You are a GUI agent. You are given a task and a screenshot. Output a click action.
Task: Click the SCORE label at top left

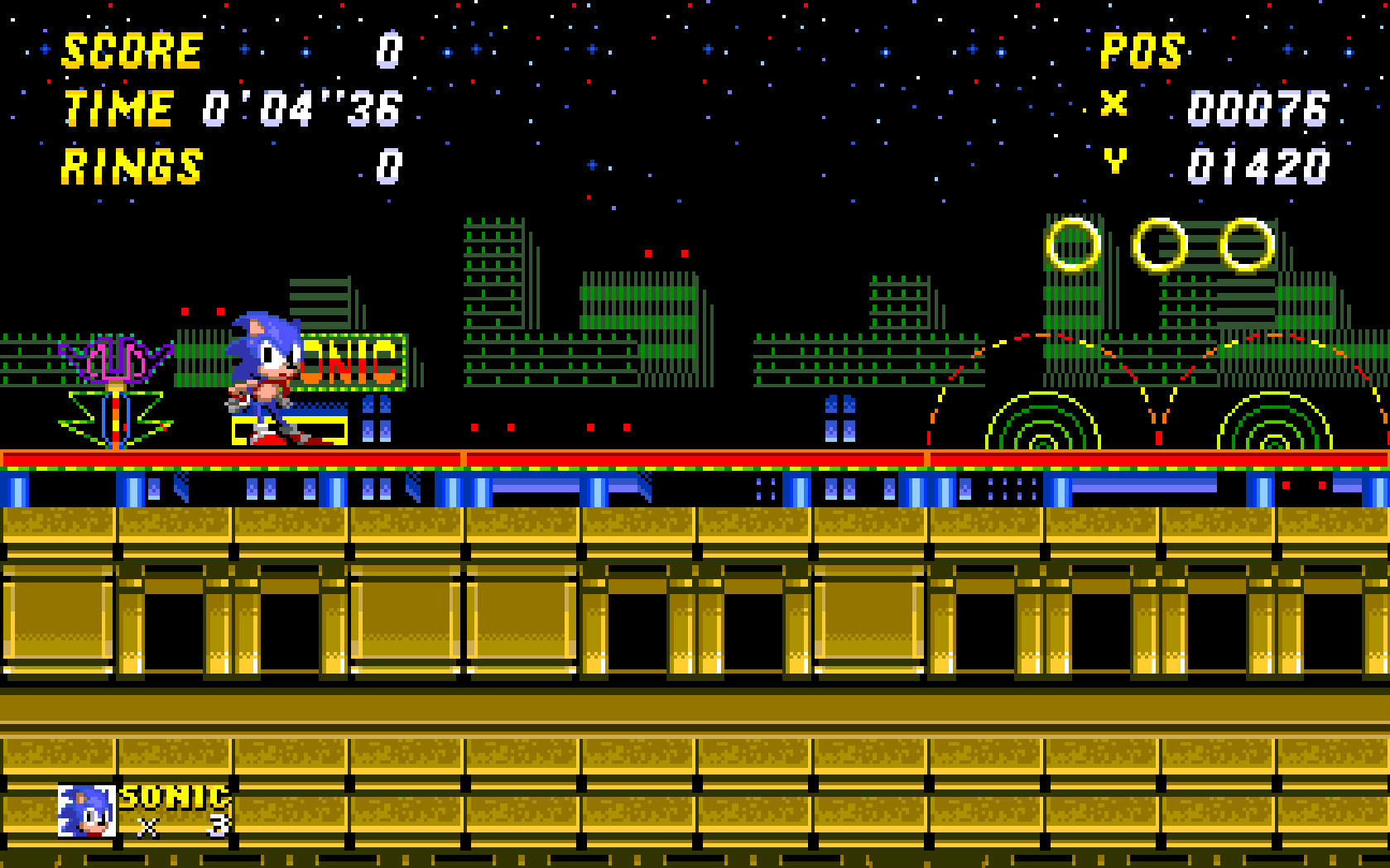(x=132, y=50)
